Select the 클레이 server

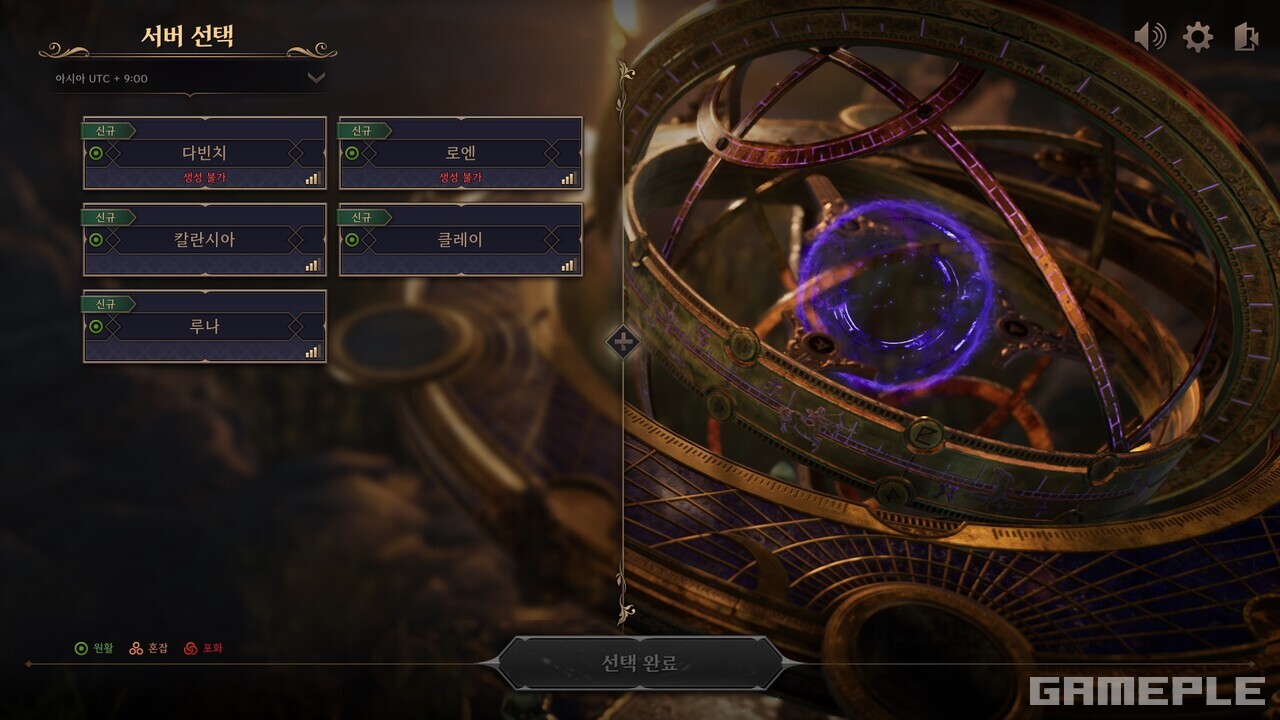click(460, 240)
